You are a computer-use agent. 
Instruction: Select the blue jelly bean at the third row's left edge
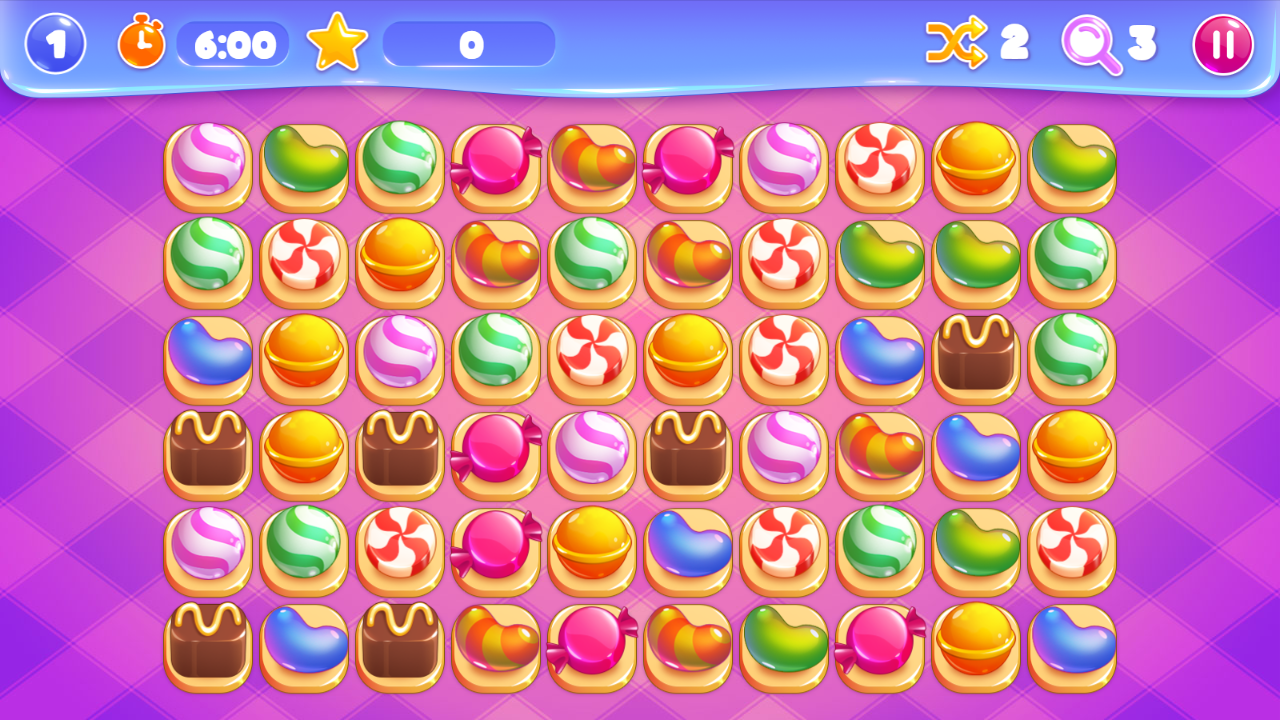(207, 357)
